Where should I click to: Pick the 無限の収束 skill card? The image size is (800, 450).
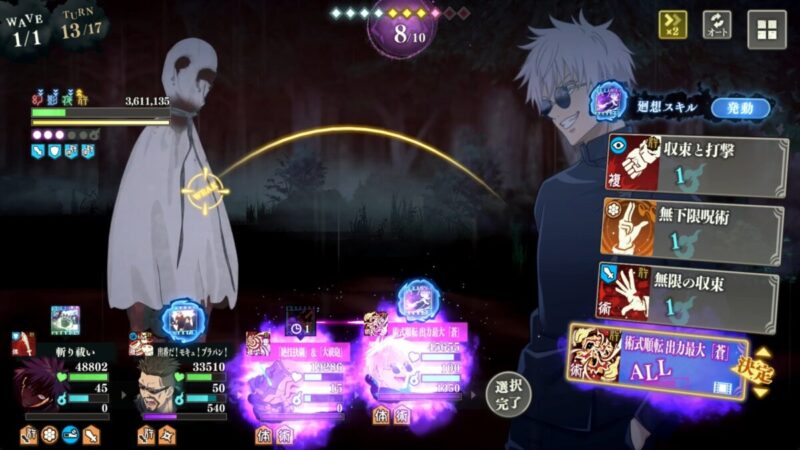point(692,293)
